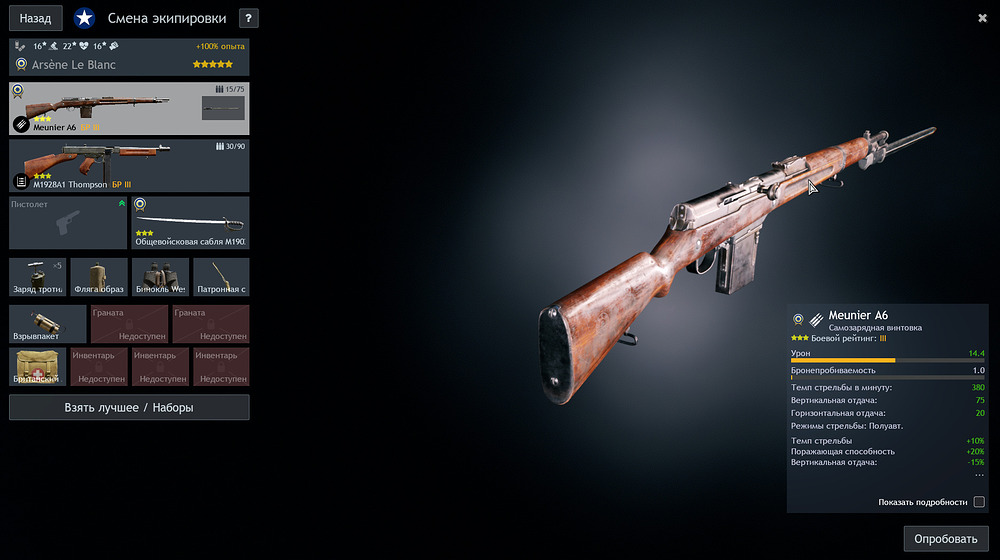1000x560 pixels.
Task: Try the weapon with Опробовать
Action: [x=945, y=539]
